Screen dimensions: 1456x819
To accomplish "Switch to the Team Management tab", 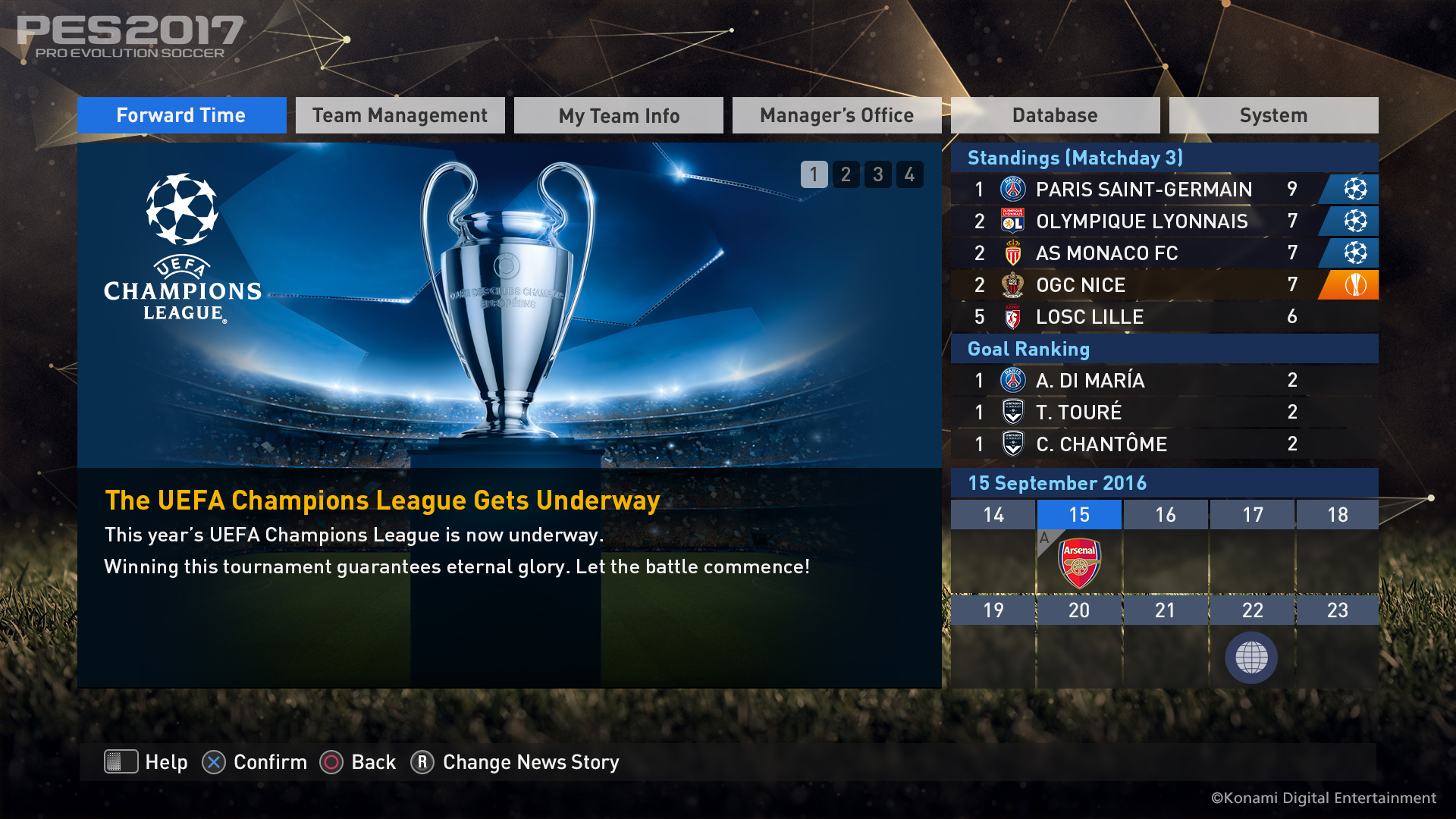I will pos(400,115).
